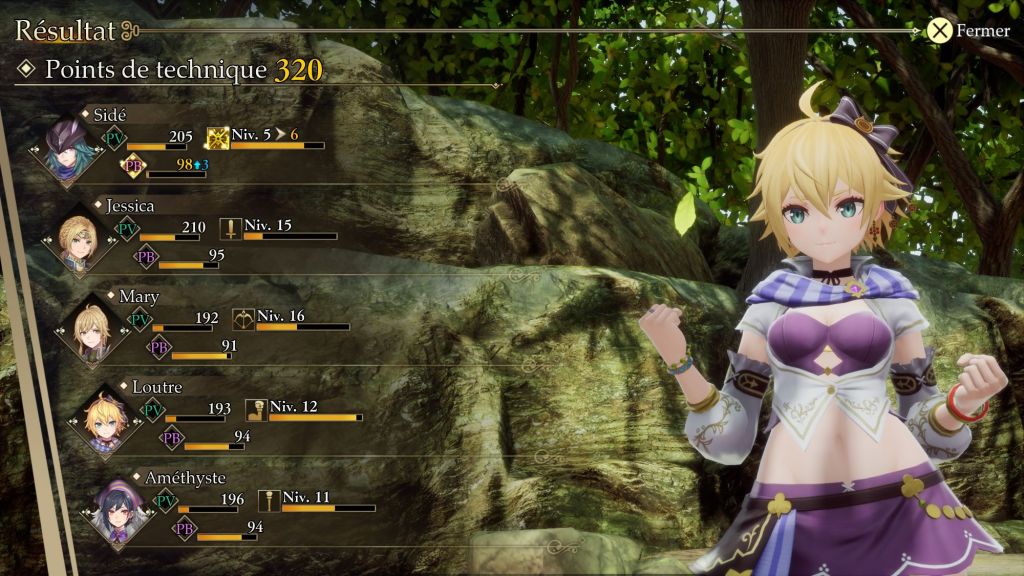This screenshot has height=576, width=1024.
Task: Select Jessica's character portrait
Action: (82, 242)
